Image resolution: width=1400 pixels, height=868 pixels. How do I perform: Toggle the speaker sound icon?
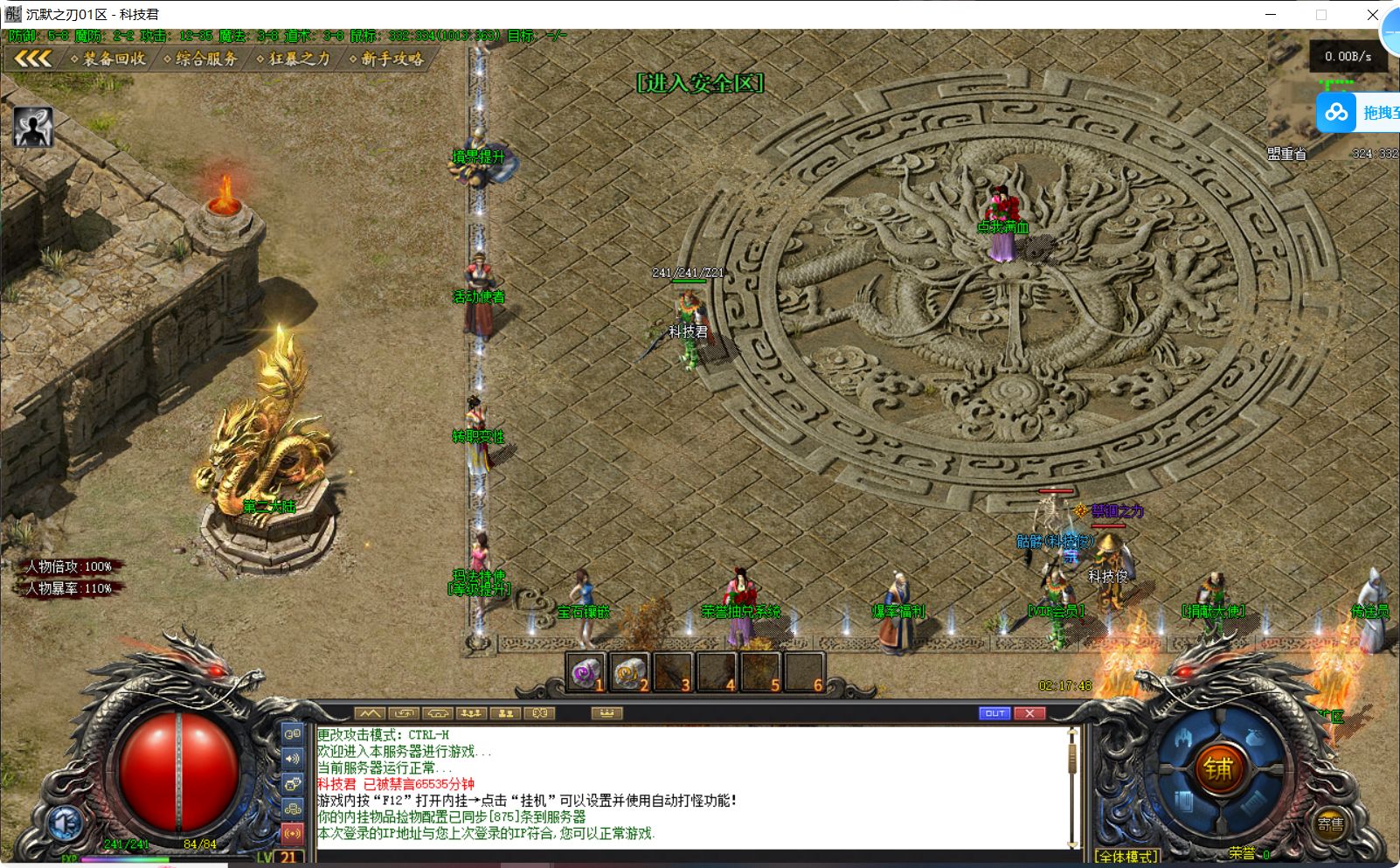tap(293, 758)
